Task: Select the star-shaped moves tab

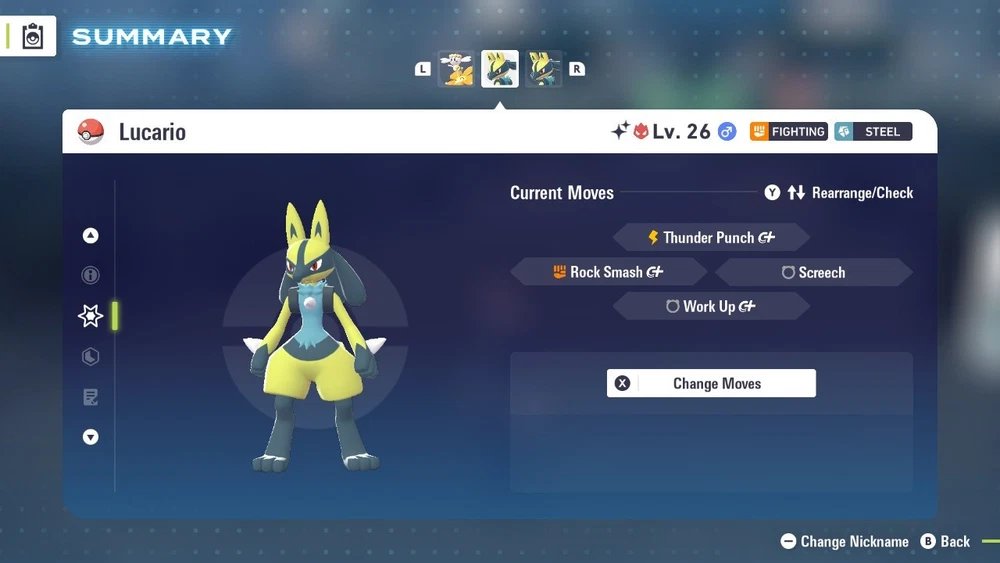Action: coord(91,316)
